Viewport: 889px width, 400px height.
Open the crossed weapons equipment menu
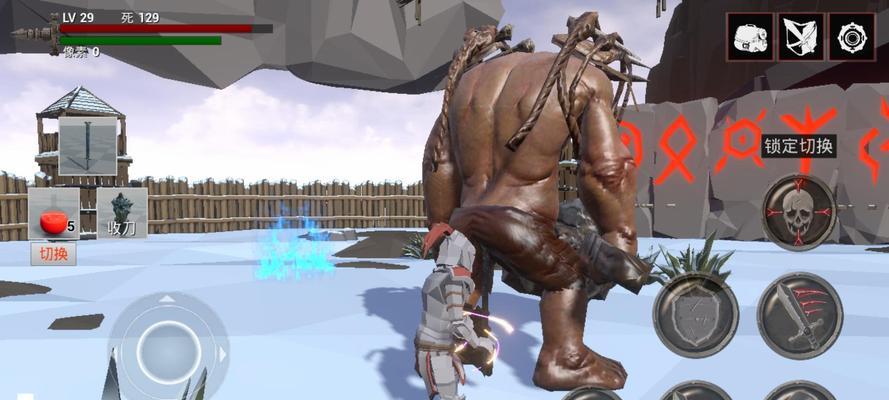(x=801, y=37)
